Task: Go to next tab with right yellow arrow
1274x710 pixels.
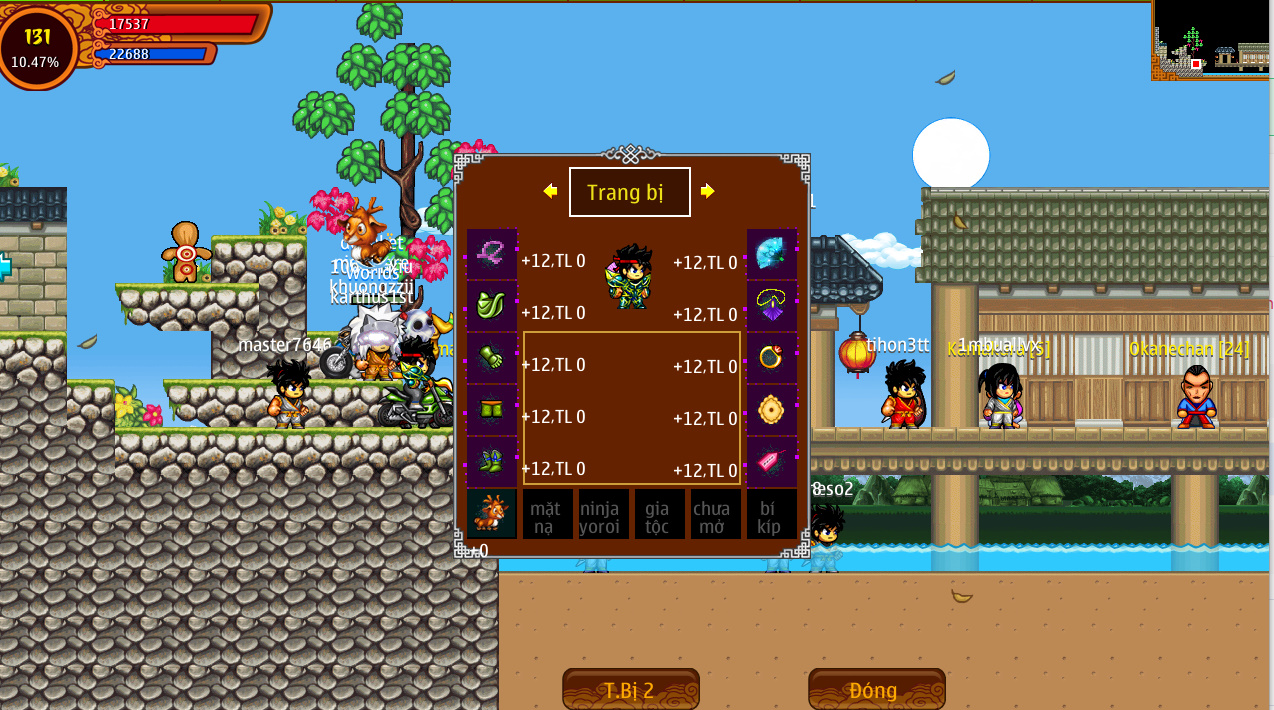Action: (x=708, y=191)
